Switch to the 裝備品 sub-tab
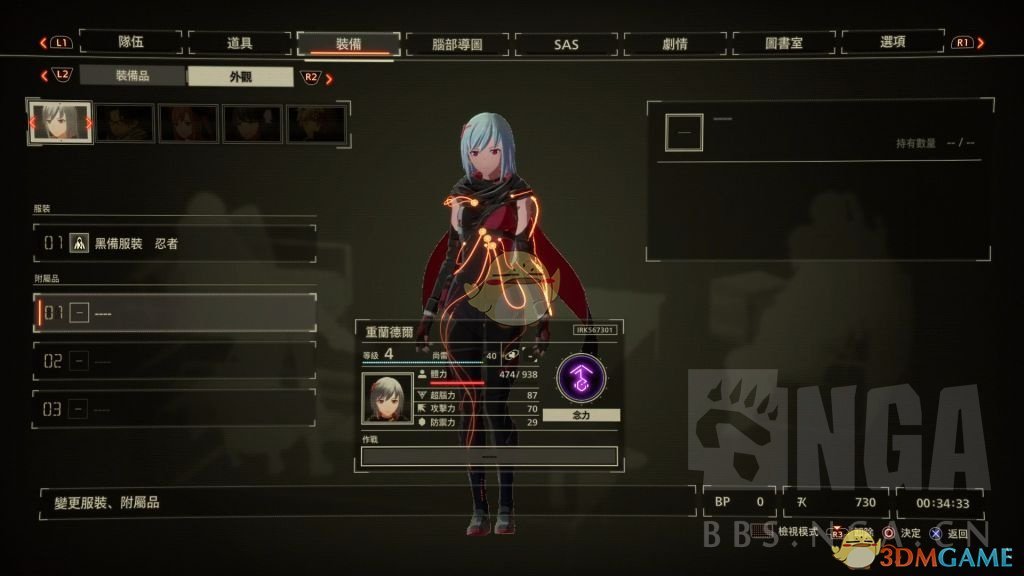Screen dimensions: 1024x576 (x=133, y=75)
